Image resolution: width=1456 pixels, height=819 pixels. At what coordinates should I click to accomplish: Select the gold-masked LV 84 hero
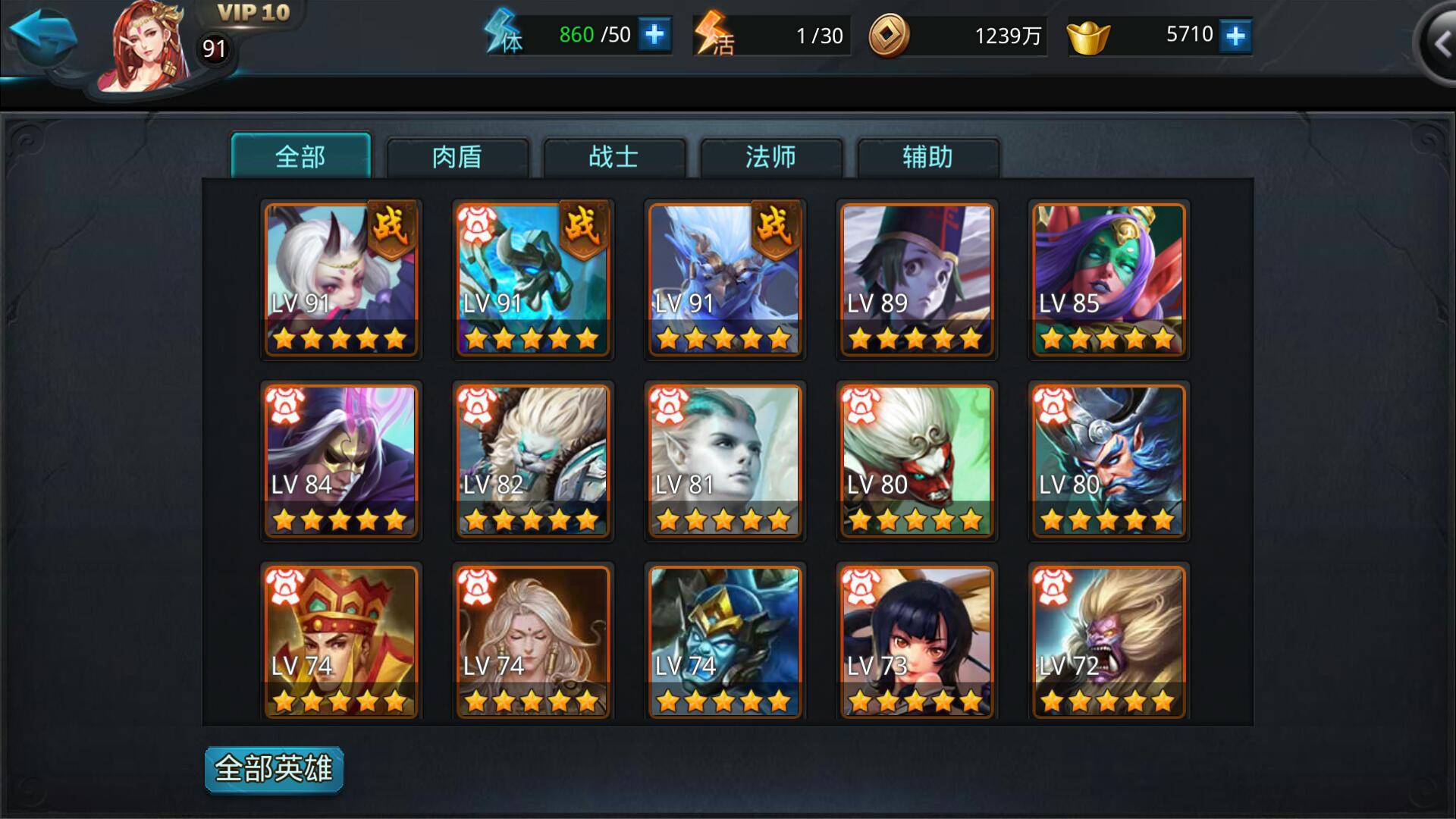coord(341,460)
